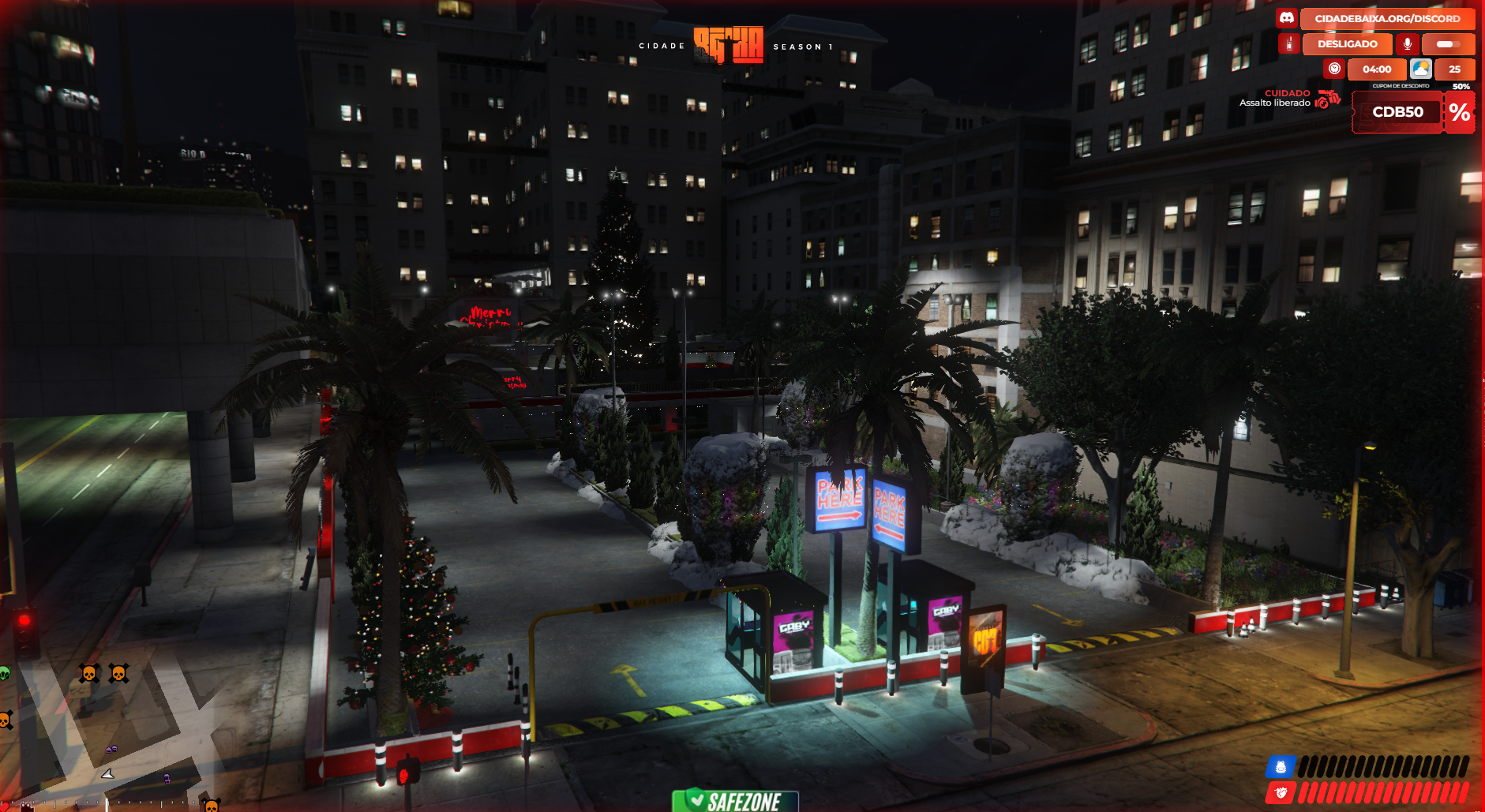Click the SAFEZONE shield badge
The width and height of the screenshot is (1485, 812).
(735, 801)
